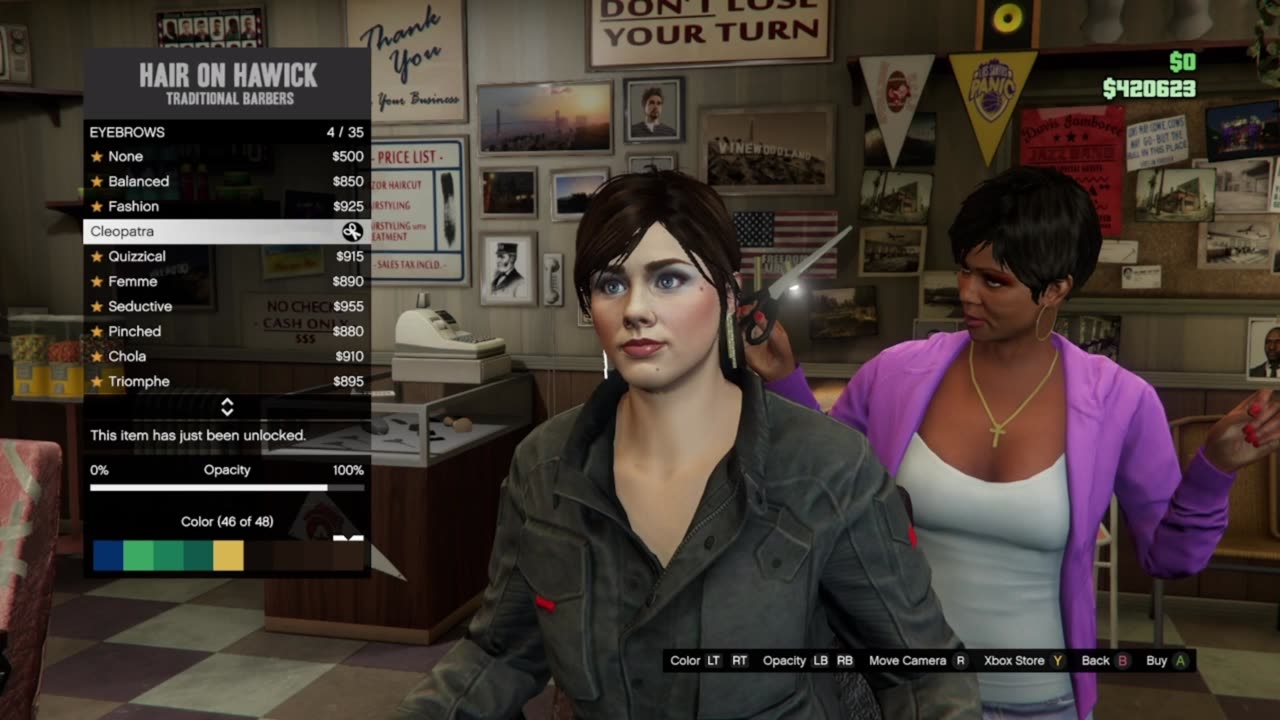
Task: Select the Femme eyebrows option
Action: (226, 281)
